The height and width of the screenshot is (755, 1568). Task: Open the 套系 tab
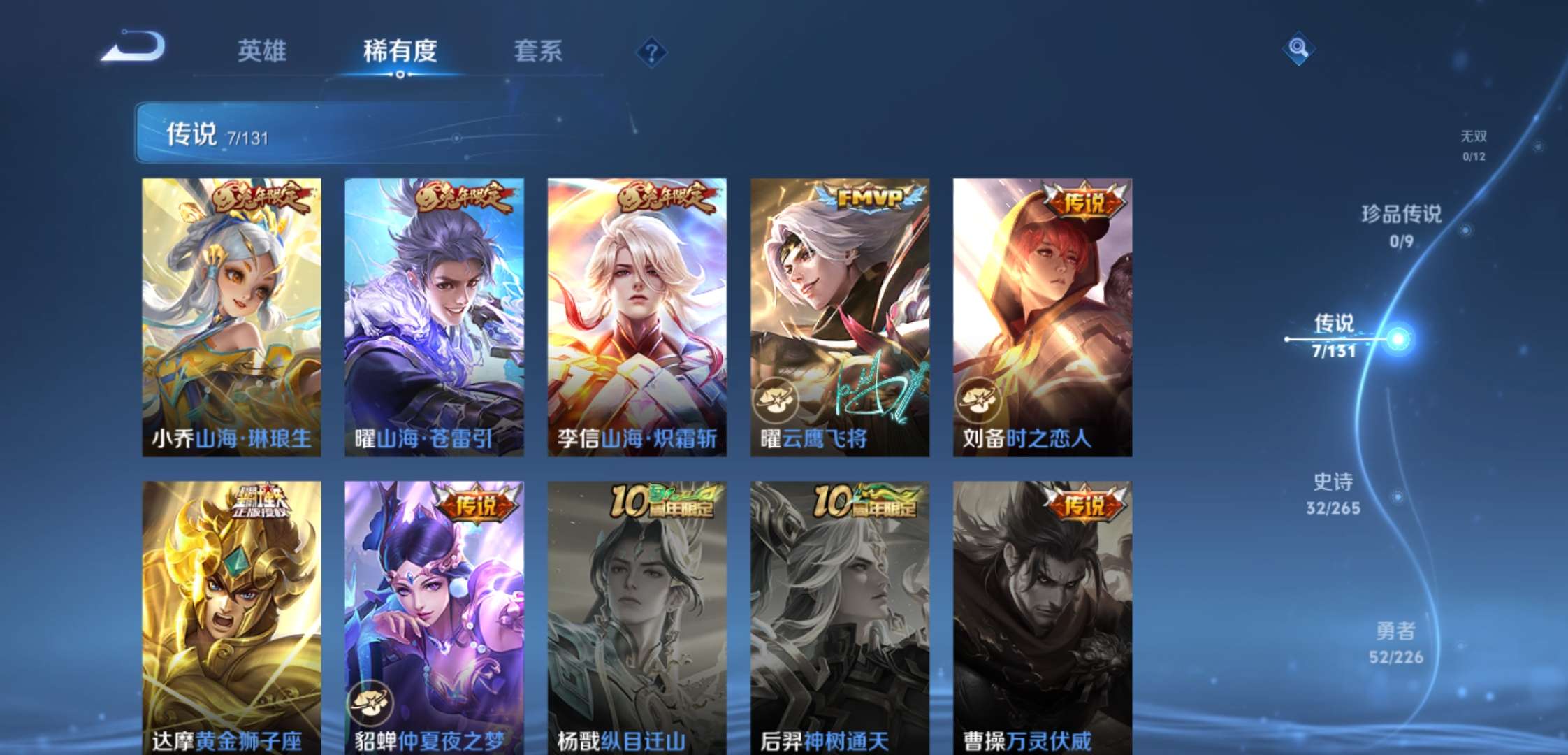click(537, 51)
